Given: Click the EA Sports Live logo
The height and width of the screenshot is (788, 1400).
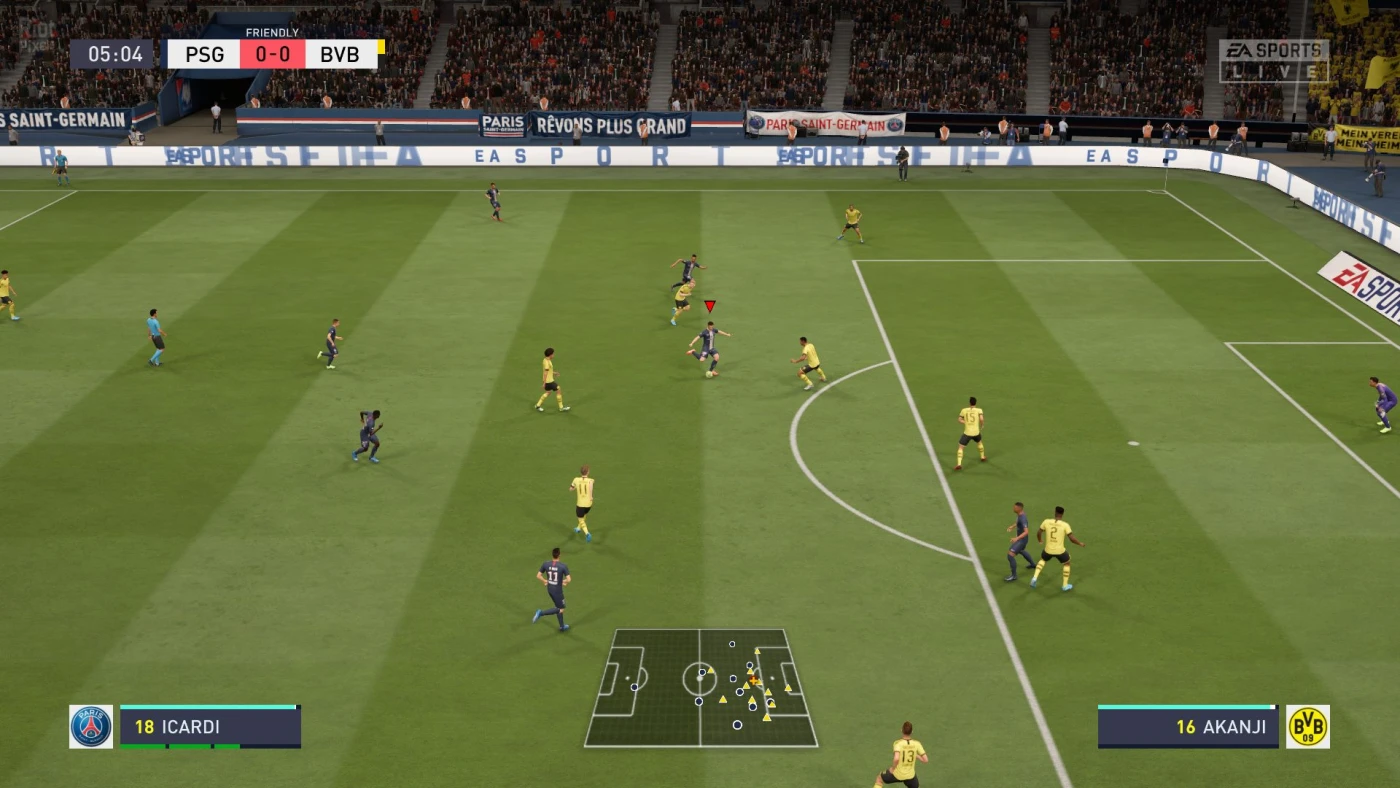Looking at the screenshot, I should tap(1274, 60).
